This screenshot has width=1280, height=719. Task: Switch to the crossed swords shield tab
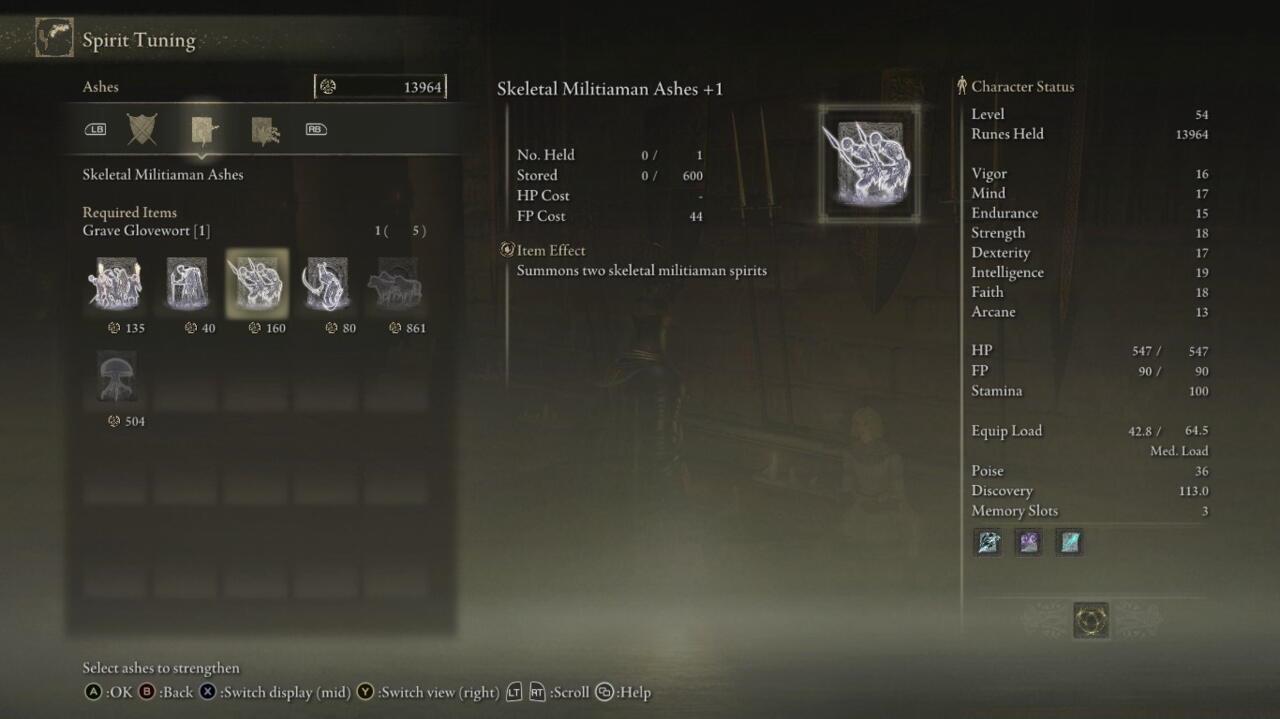[142, 129]
